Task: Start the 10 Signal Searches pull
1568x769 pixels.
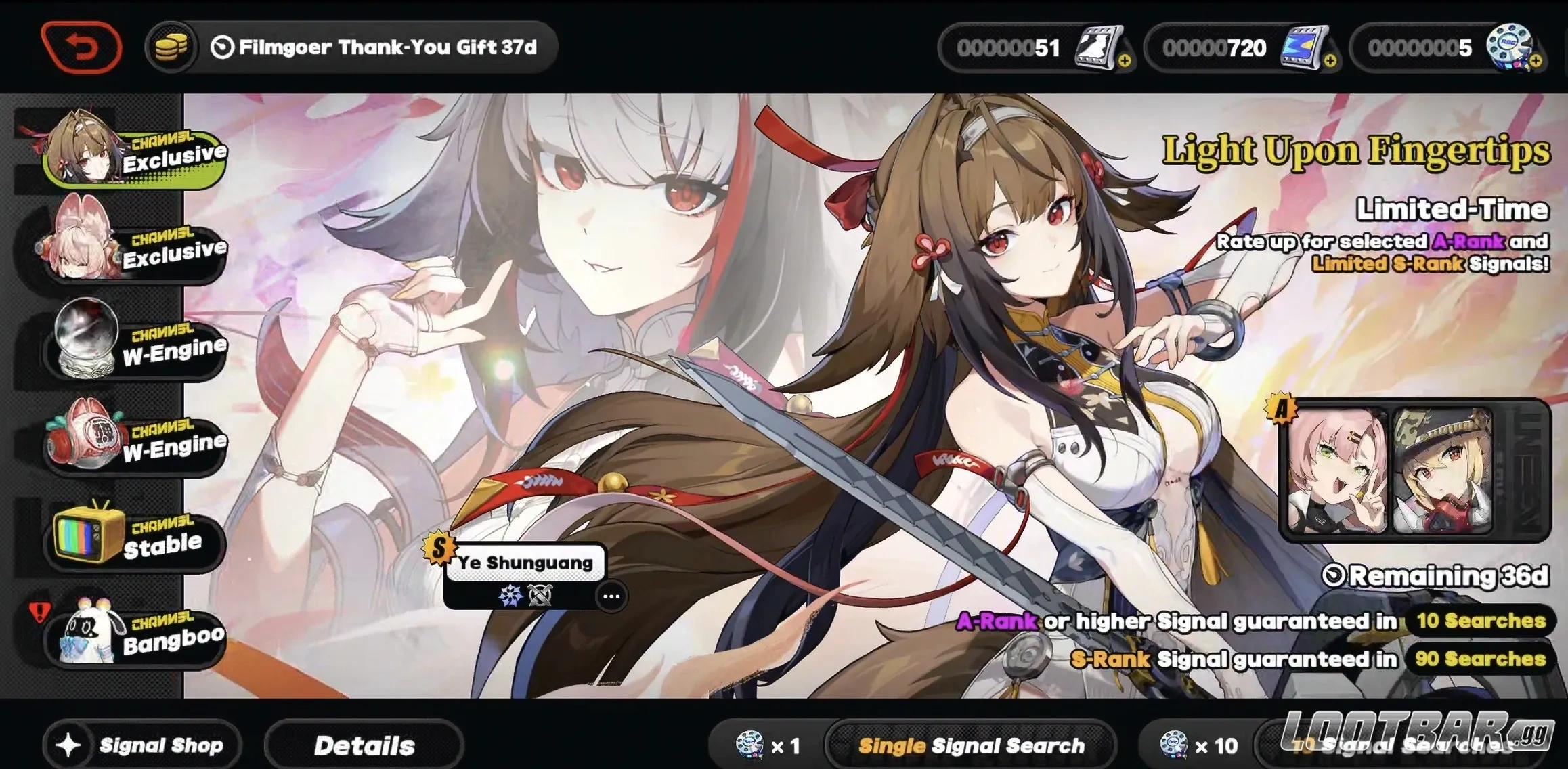Action: click(x=1408, y=745)
